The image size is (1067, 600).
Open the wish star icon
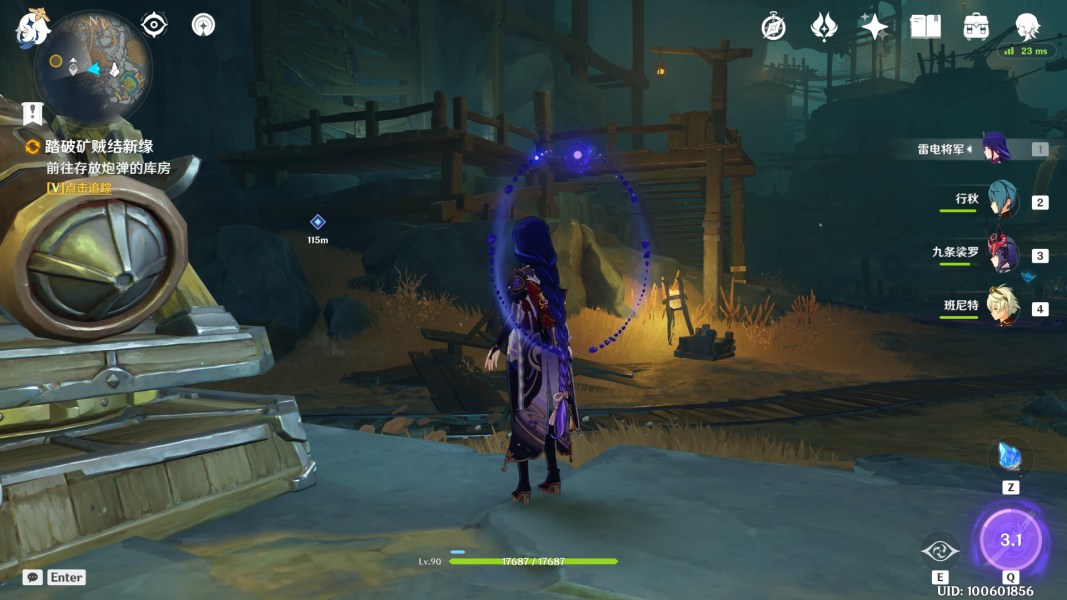point(875,27)
